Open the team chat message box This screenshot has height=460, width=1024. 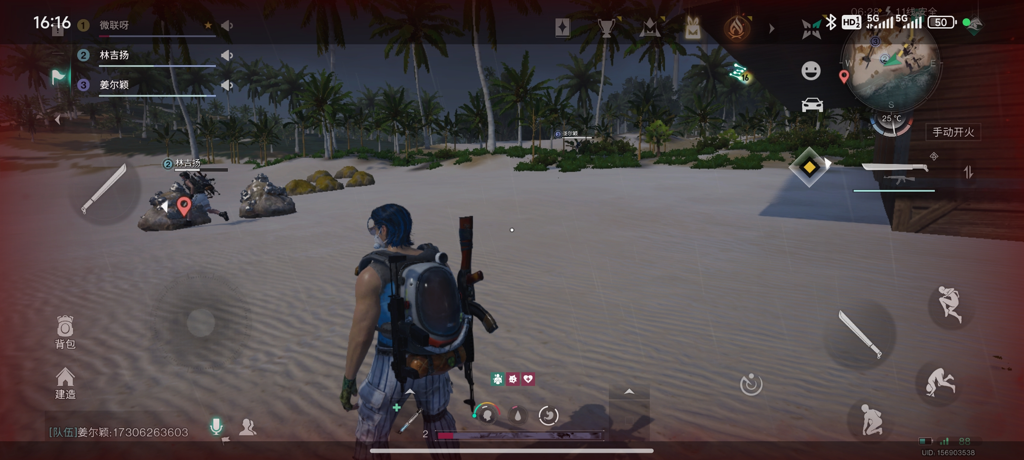pyautogui.click(x=120, y=432)
